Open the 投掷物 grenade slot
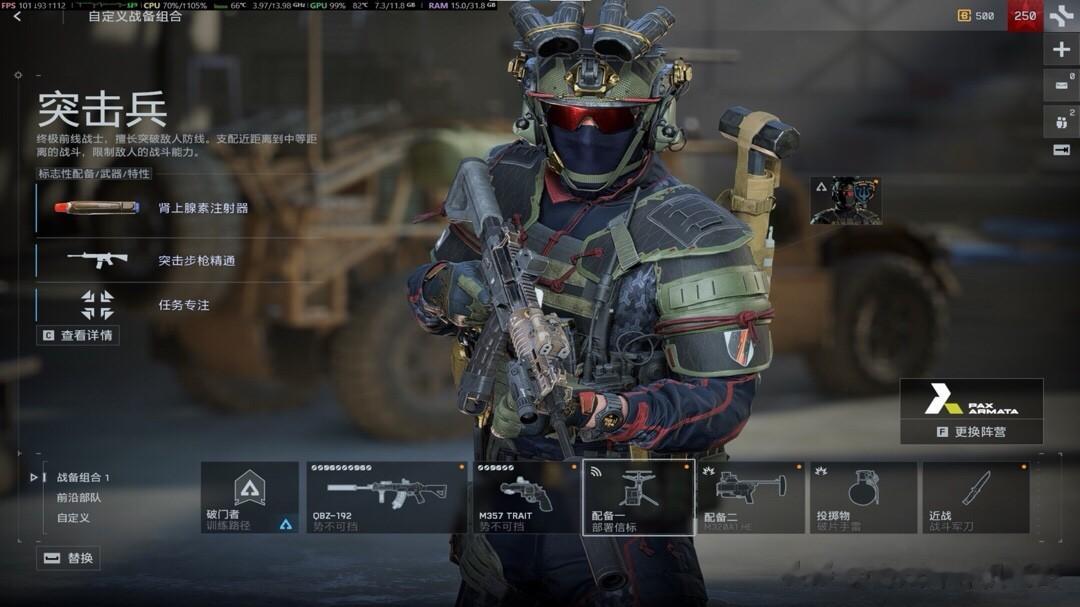 [863, 497]
